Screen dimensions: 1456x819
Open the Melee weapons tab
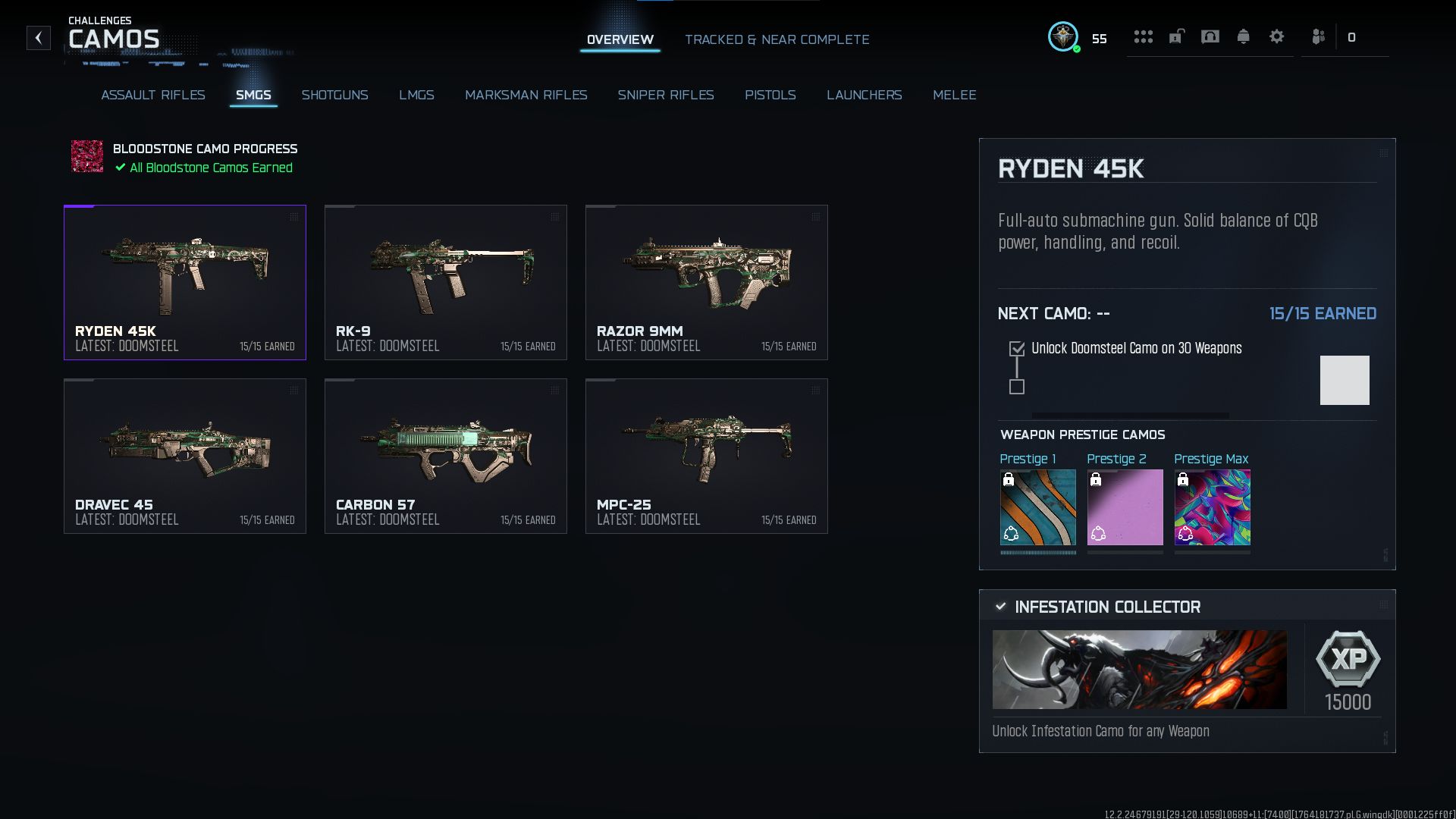point(954,95)
